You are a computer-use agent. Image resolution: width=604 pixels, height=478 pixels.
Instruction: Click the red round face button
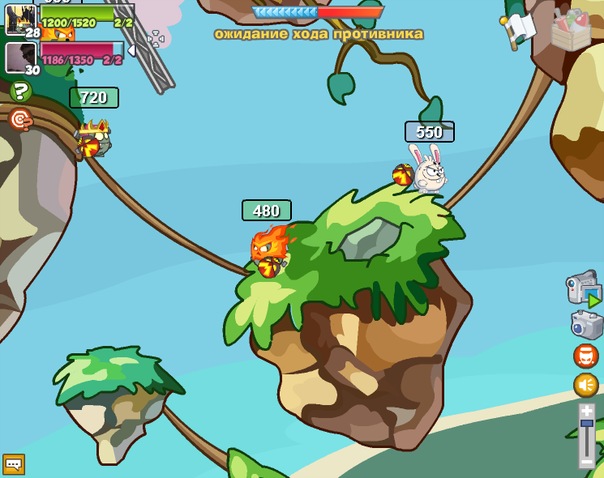[x=586, y=356]
